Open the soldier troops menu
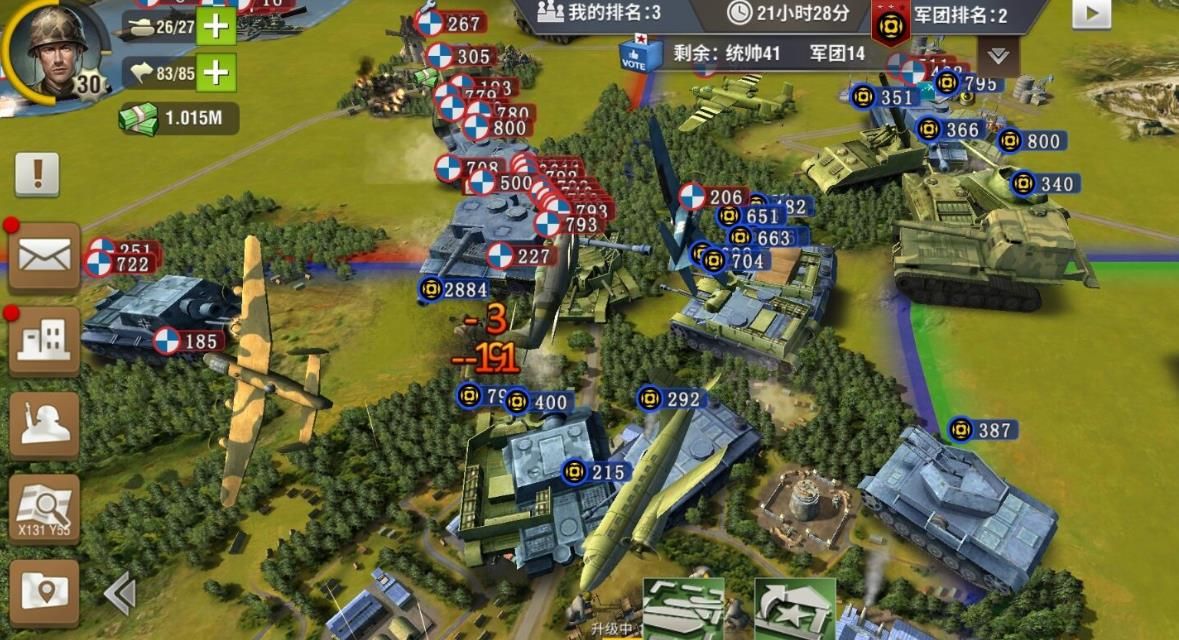The height and width of the screenshot is (640, 1179). click(x=44, y=424)
